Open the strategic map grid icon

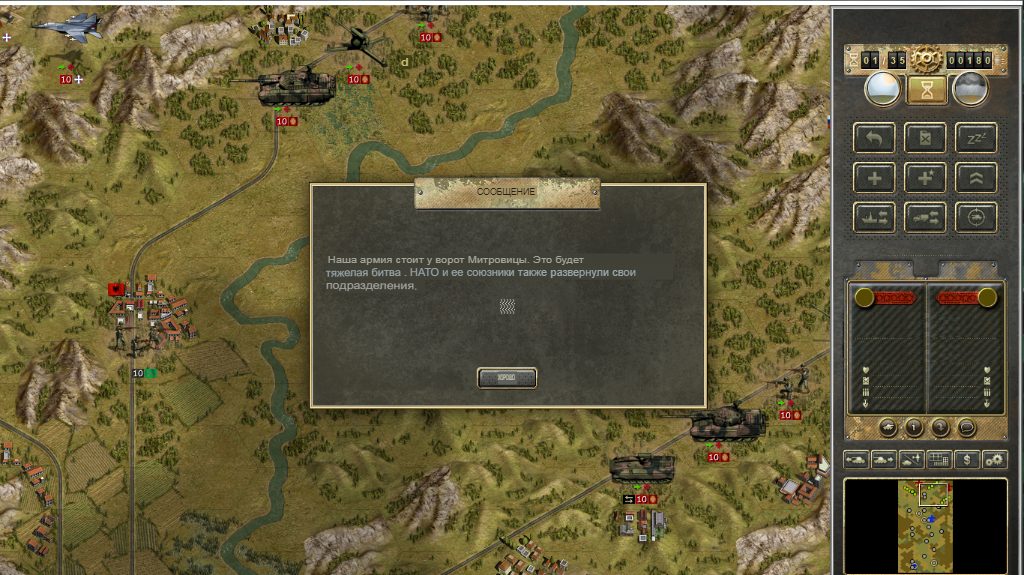(x=939, y=459)
